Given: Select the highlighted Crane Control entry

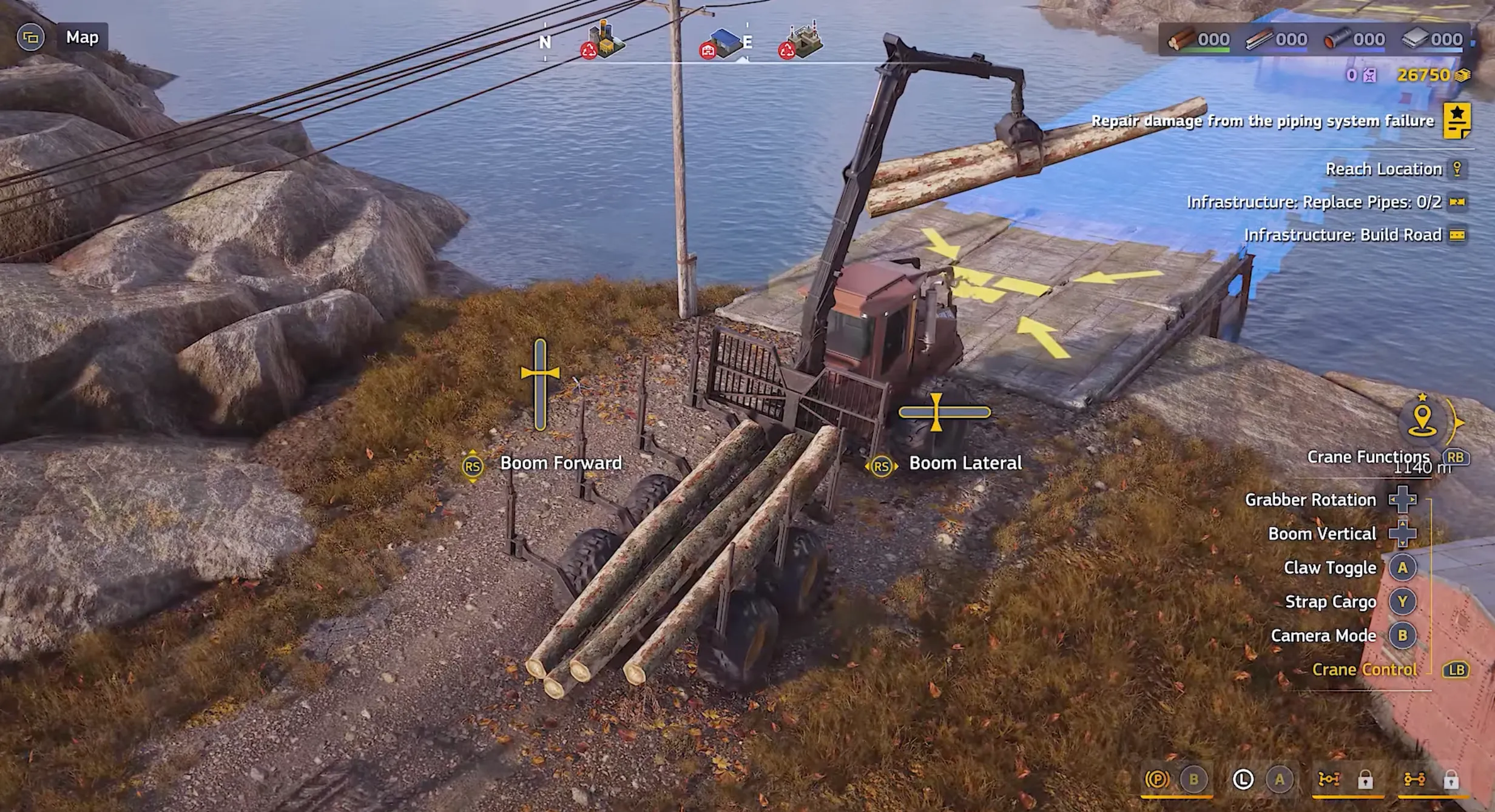Looking at the screenshot, I should pos(1365,669).
